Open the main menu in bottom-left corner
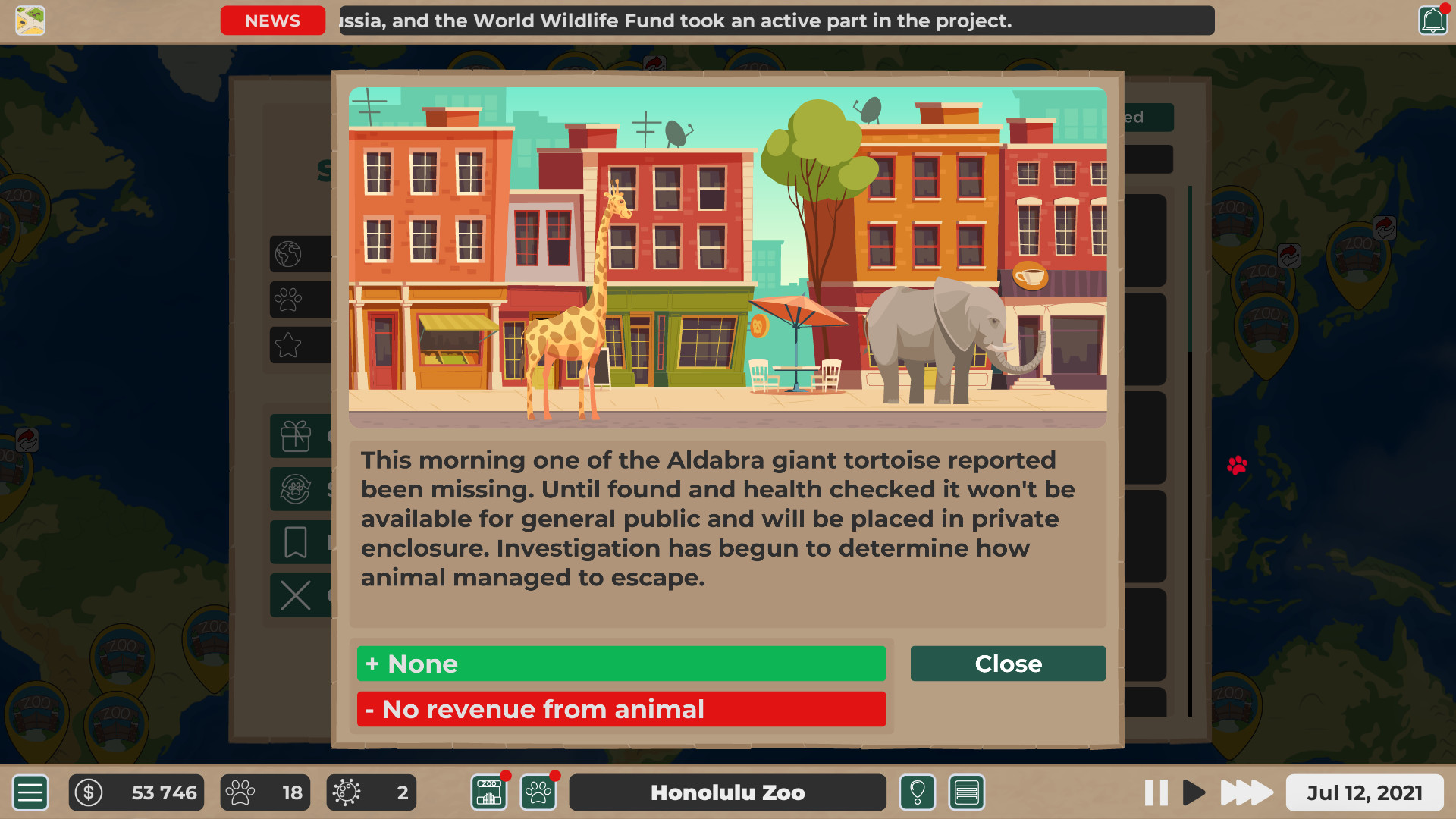Screen dimensions: 1456x819 30,792
